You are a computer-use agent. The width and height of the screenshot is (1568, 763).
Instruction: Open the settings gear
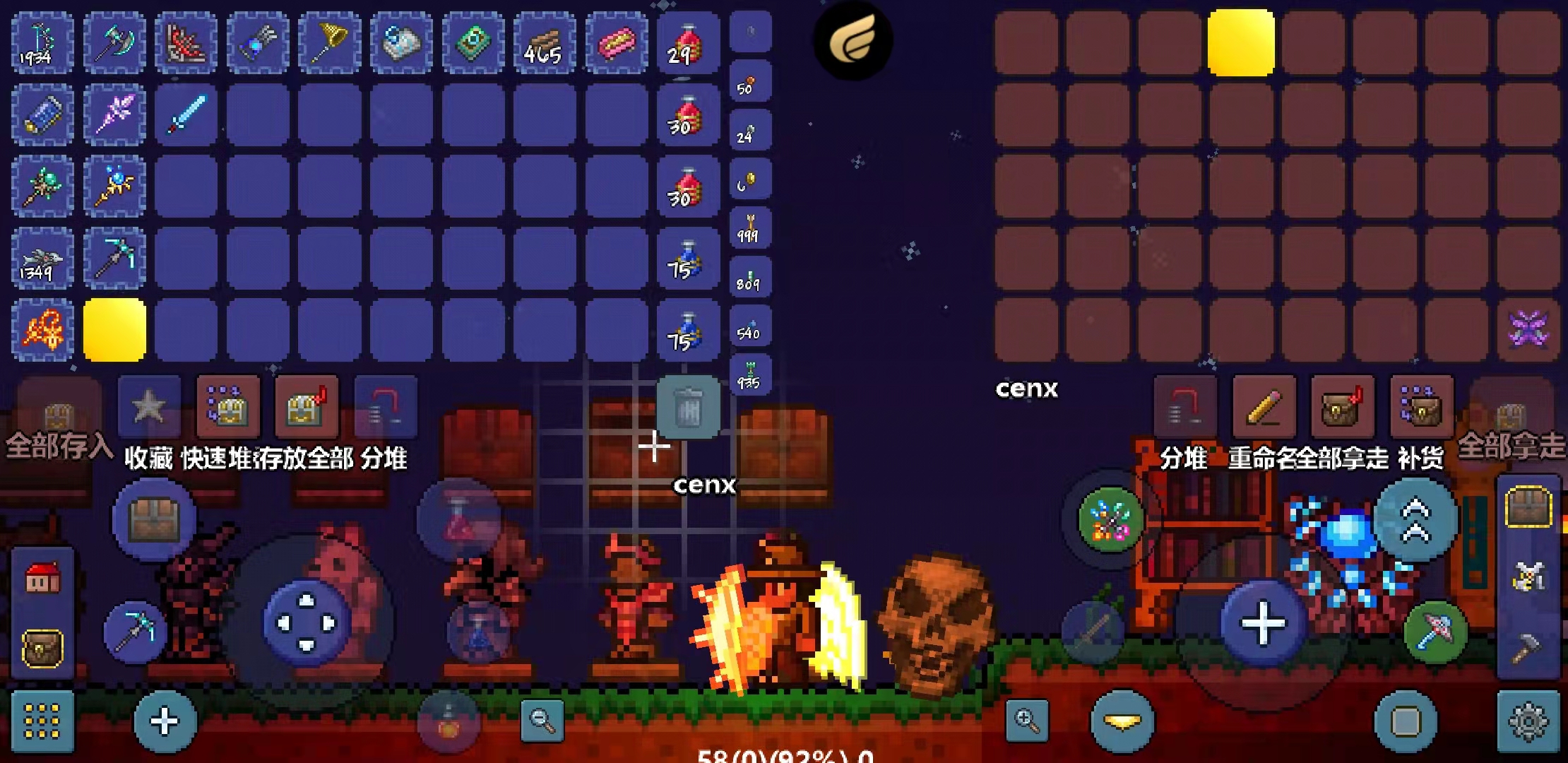(x=1528, y=722)
